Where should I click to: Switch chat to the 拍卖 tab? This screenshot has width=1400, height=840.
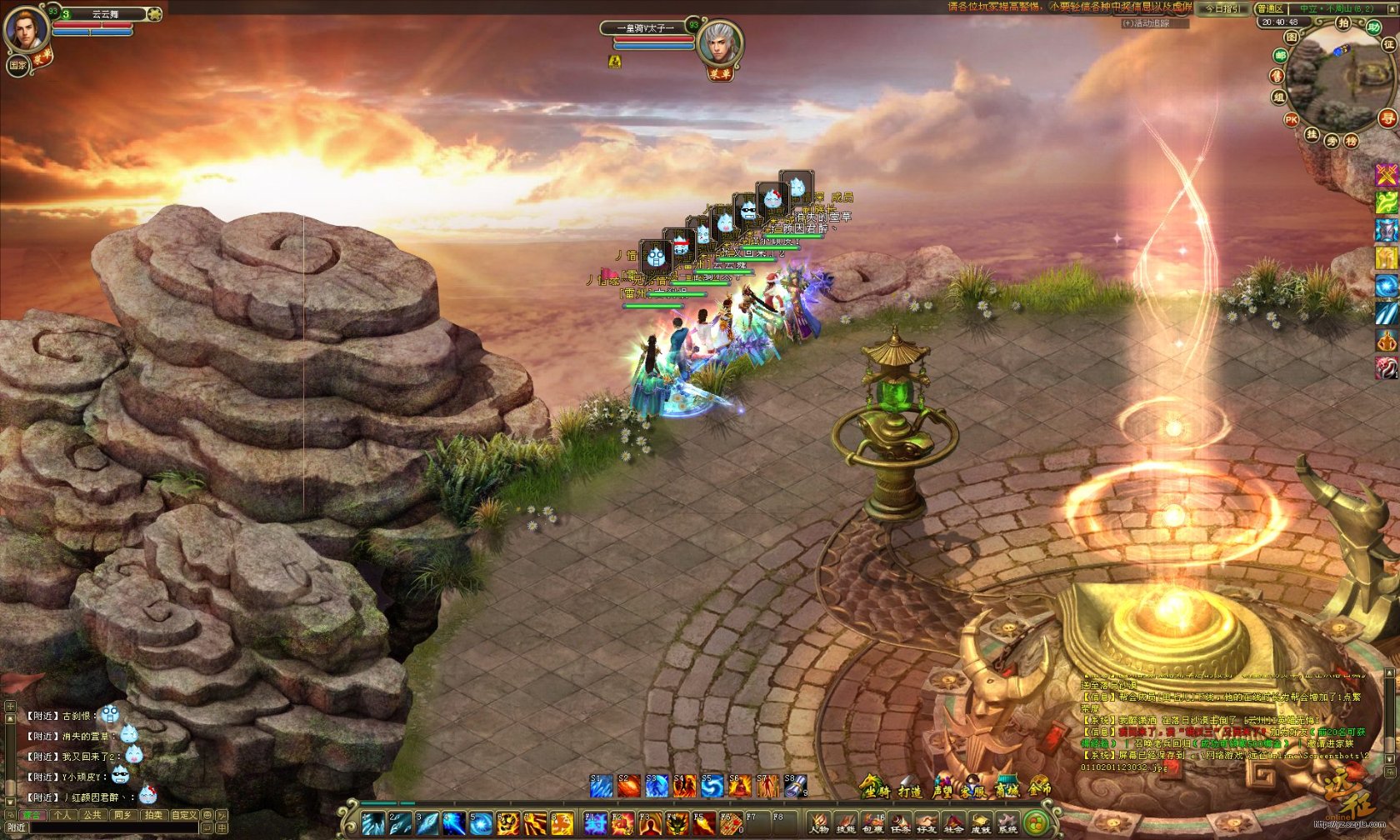click(153, 815)
